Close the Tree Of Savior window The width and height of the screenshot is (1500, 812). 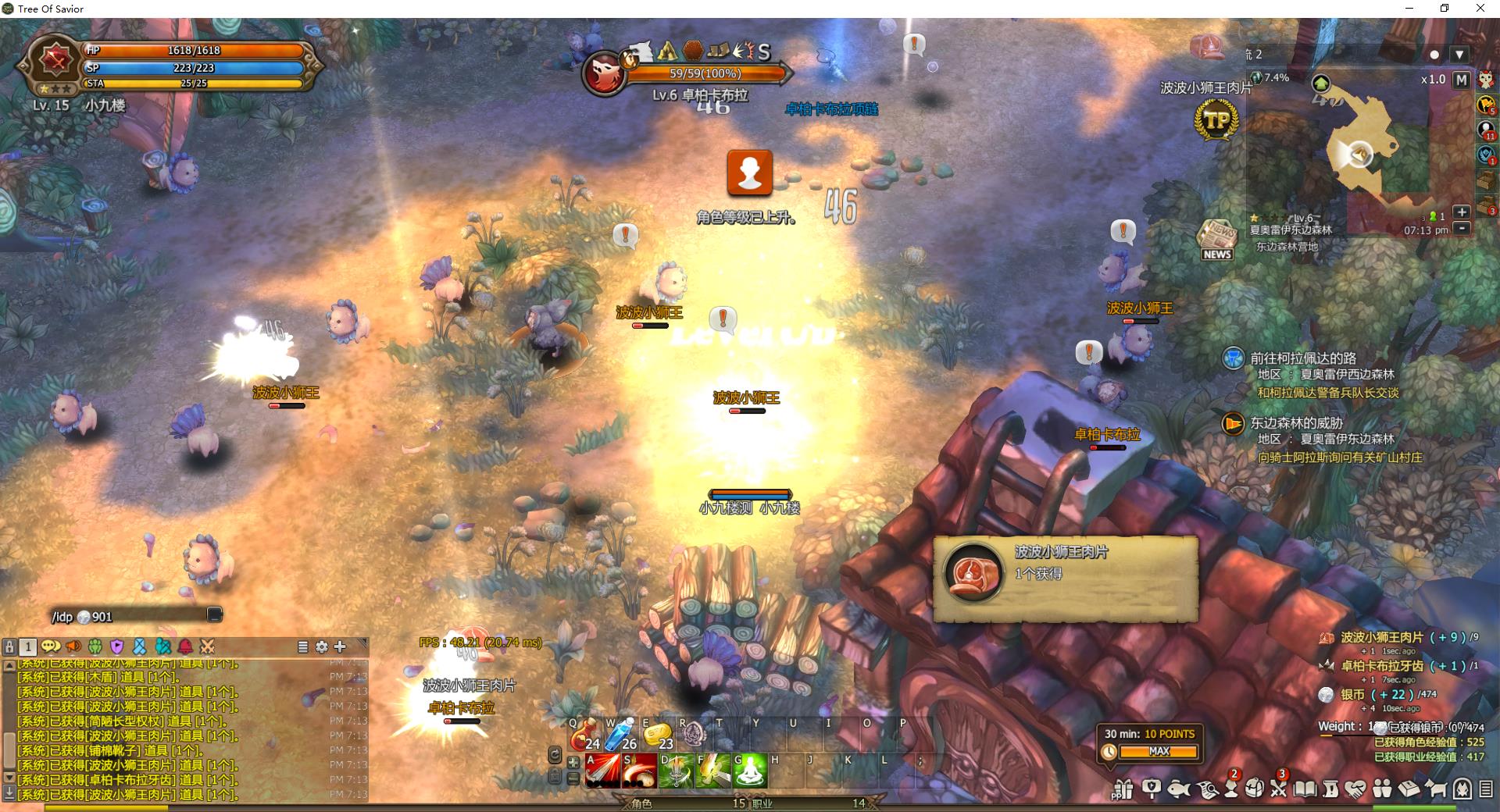1480,9
